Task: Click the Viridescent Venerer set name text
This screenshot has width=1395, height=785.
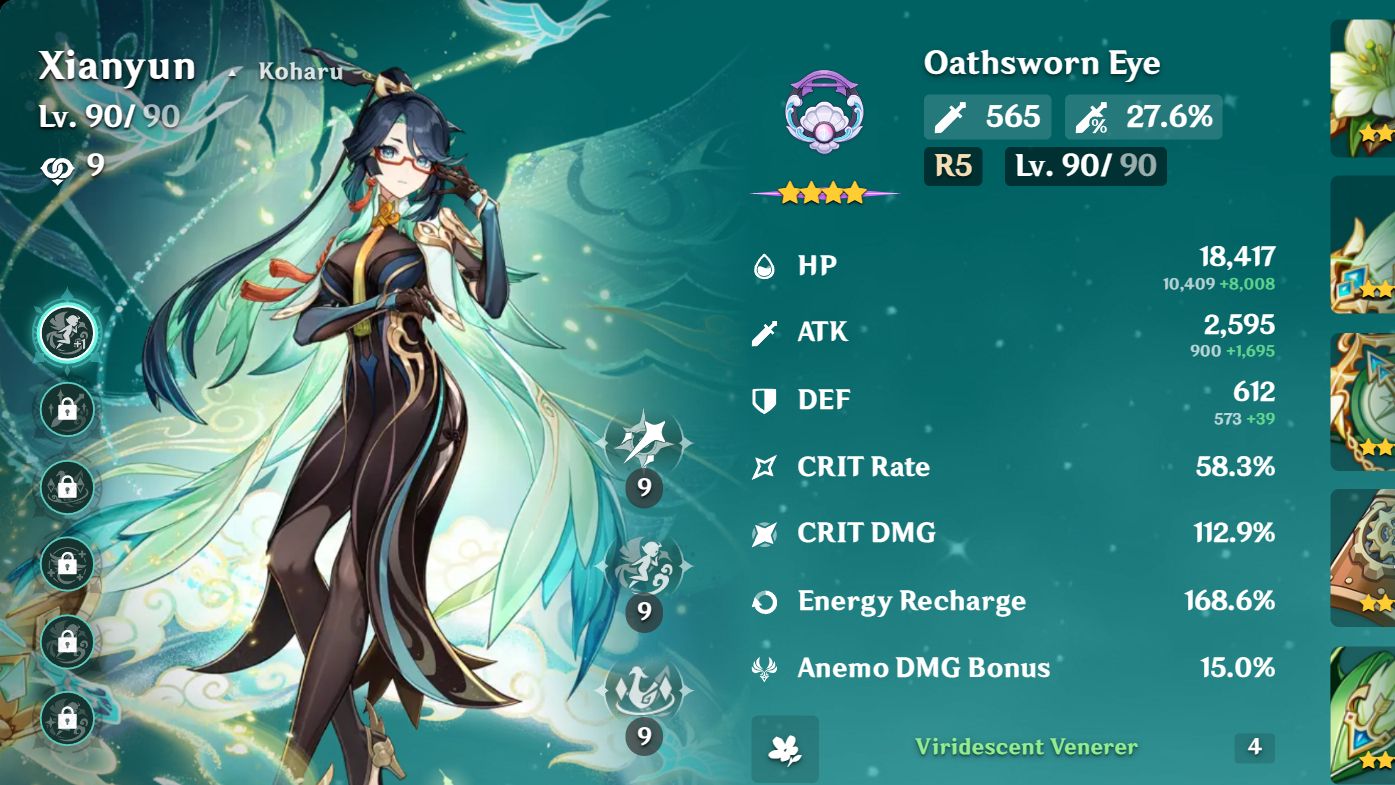Action: [1027, 747]
